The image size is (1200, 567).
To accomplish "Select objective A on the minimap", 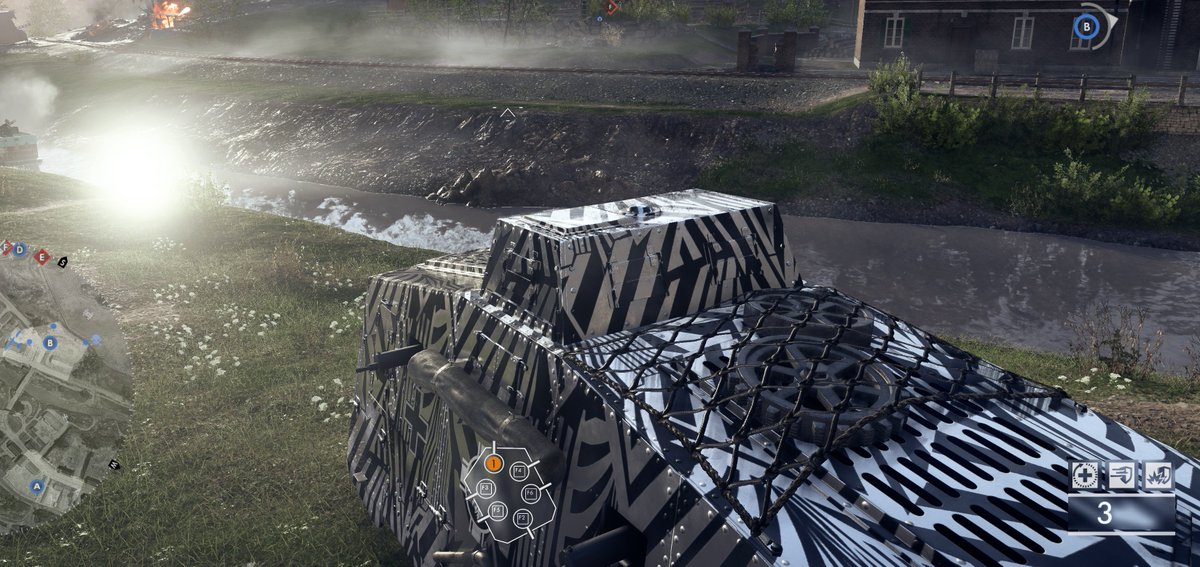I will pyautogui.click(x=37, y=486).
